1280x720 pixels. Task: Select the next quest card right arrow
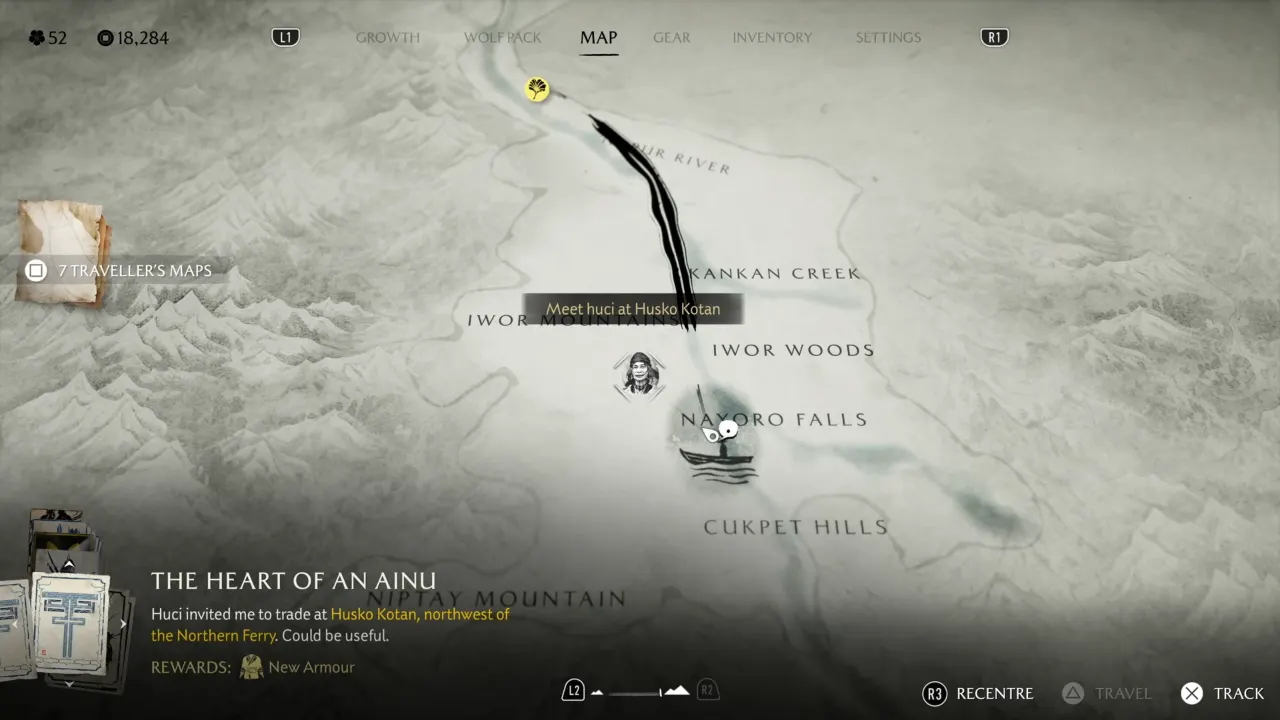click(x=122, y=622)
